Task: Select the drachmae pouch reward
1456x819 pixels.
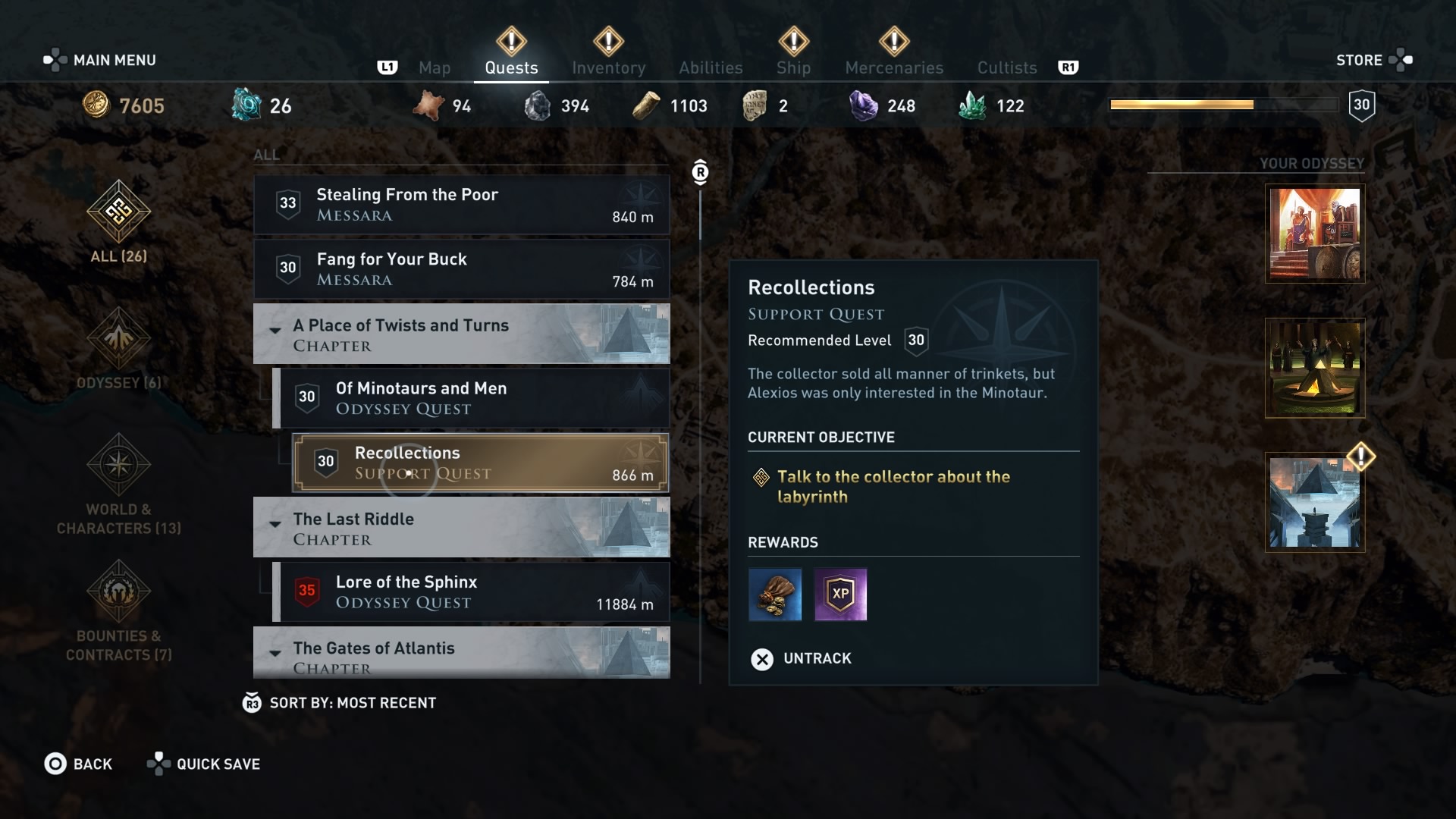Action: tap(775, 595)
